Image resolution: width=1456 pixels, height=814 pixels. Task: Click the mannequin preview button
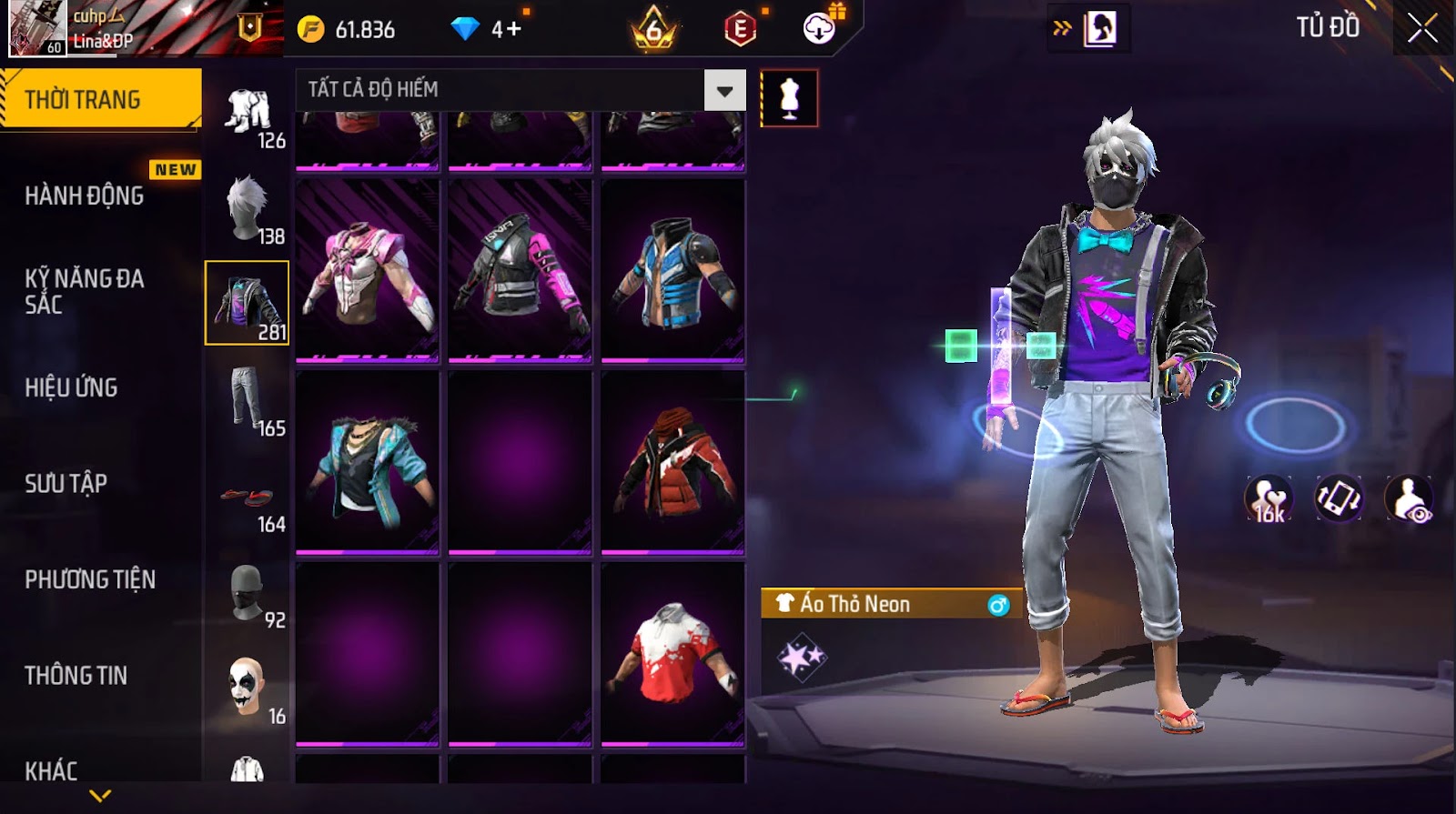[x=789, y=98]
